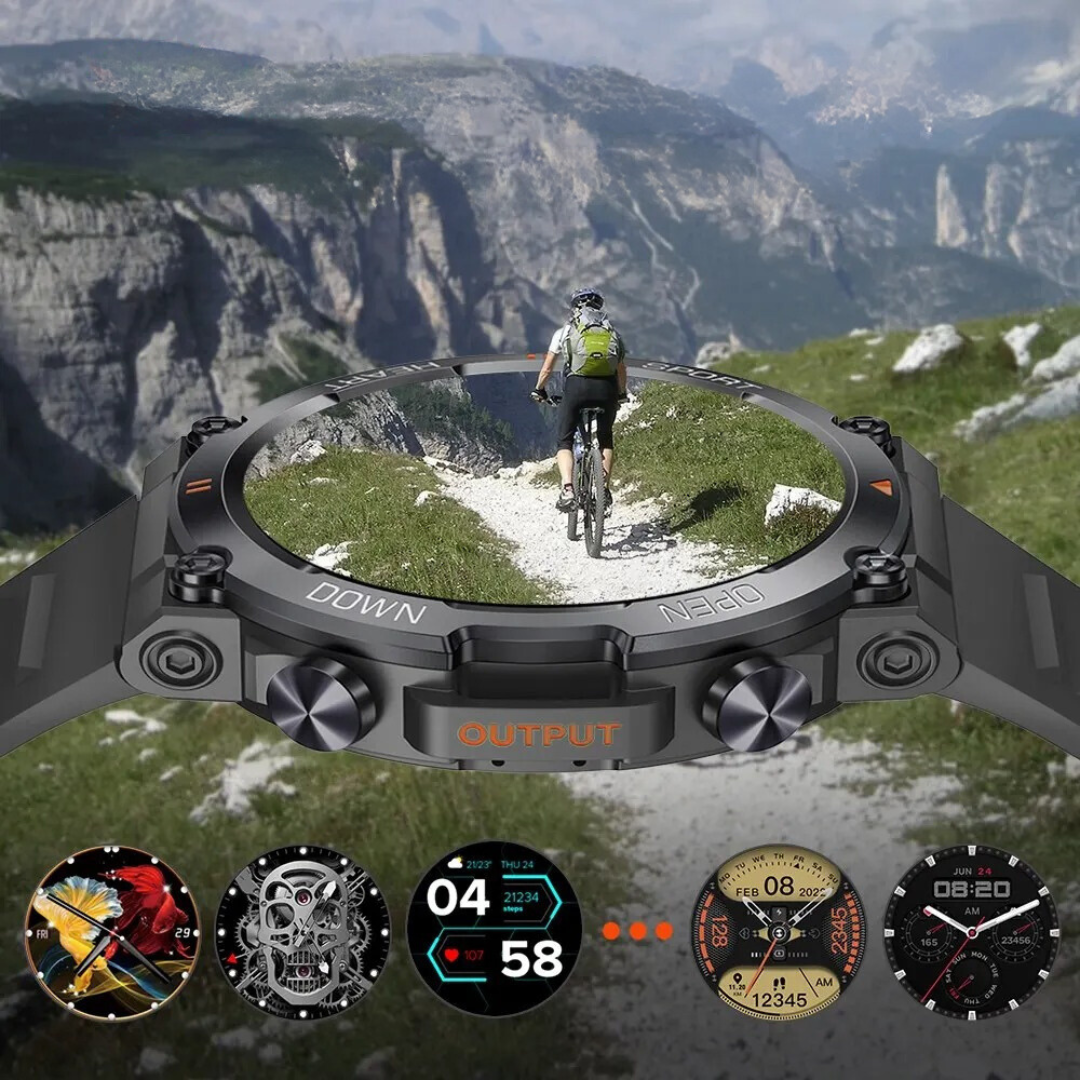Choose the mechanical skull watch face
This screenshot has height=1080, width=1080.
(x=303, y=932)
